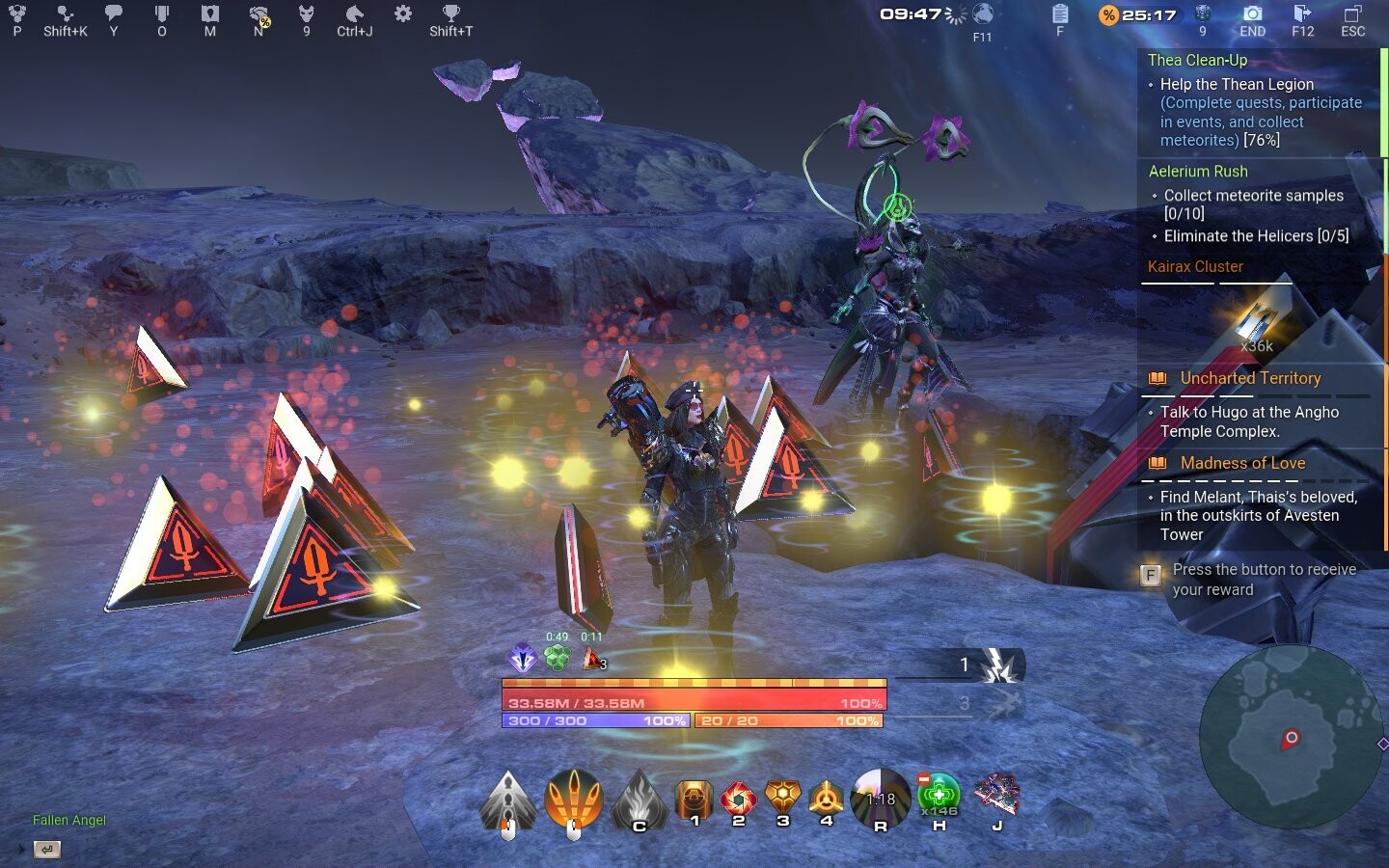Image resolution: width=1389 pixels, height=868 pixels.
Task: Click the F reward prompt to receive reward
Action: [1151, 574]
